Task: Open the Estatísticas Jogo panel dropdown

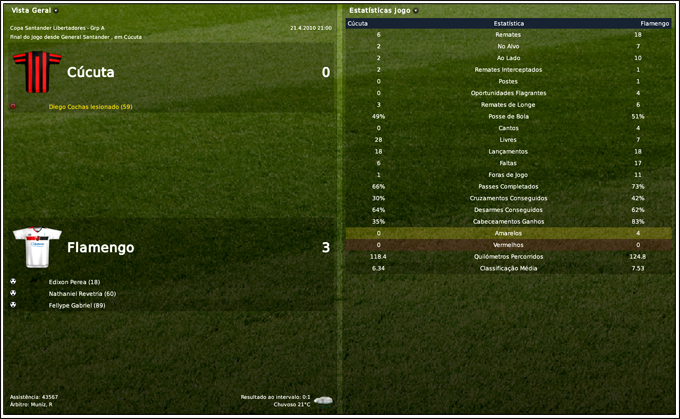Action: 415,10
